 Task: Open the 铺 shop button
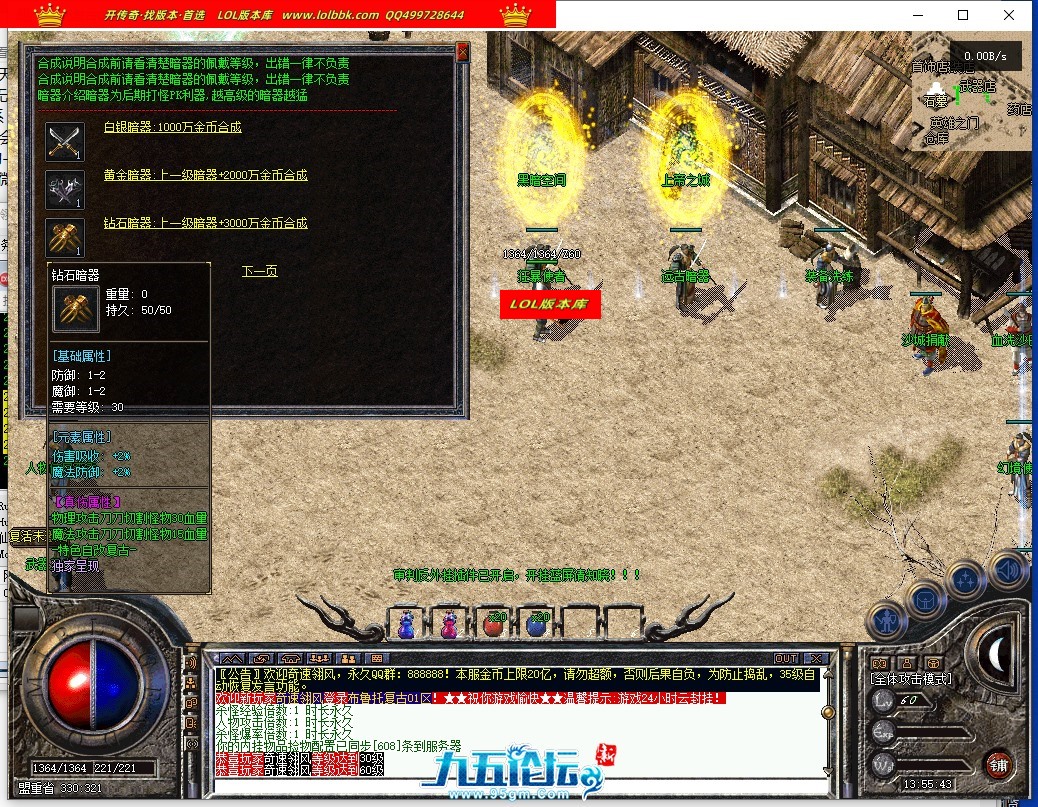click(997, 764)
